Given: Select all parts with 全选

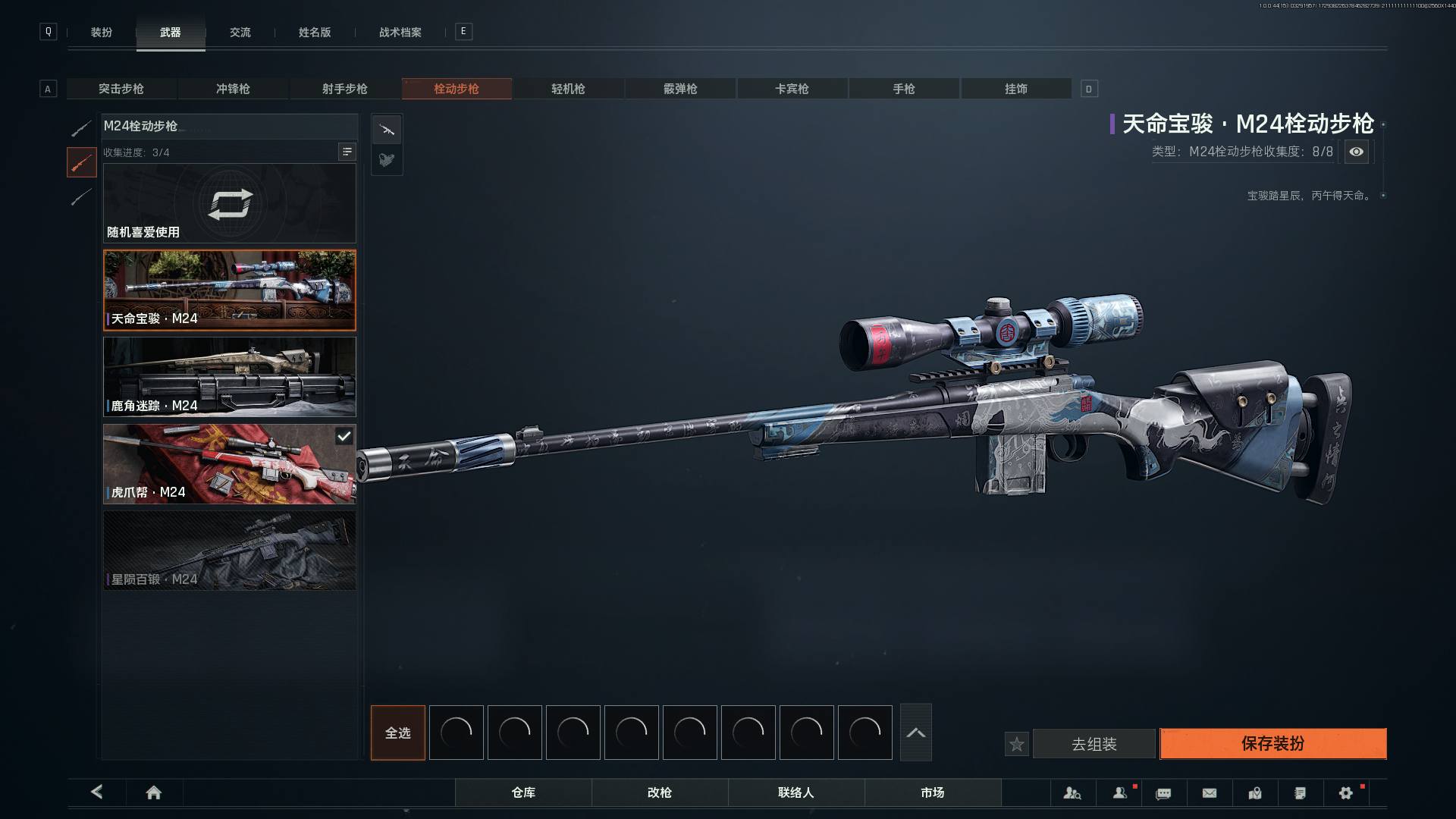Looking at the screenshot, I should 397,733.
